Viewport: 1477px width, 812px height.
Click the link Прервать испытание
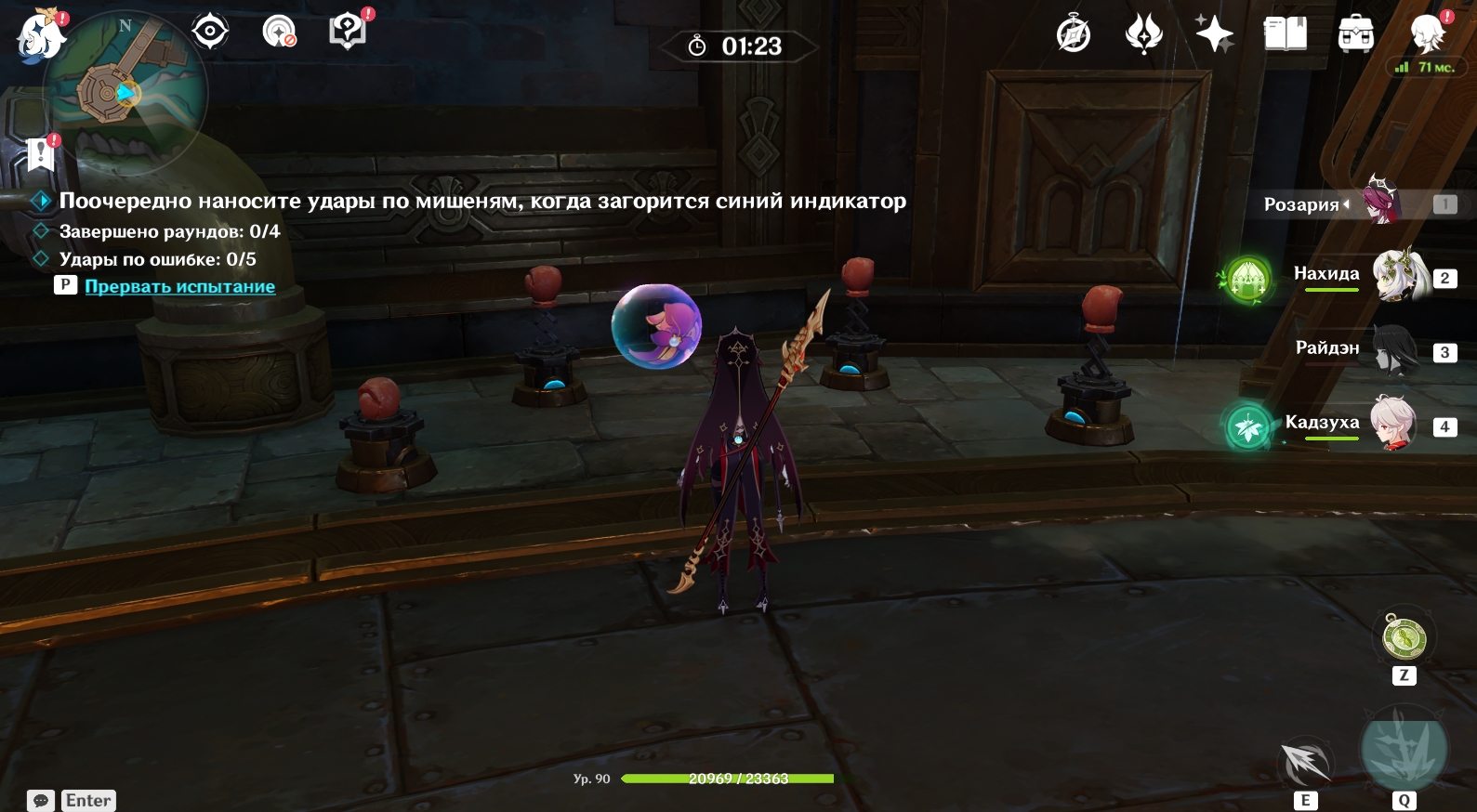(x=179, y=286)
